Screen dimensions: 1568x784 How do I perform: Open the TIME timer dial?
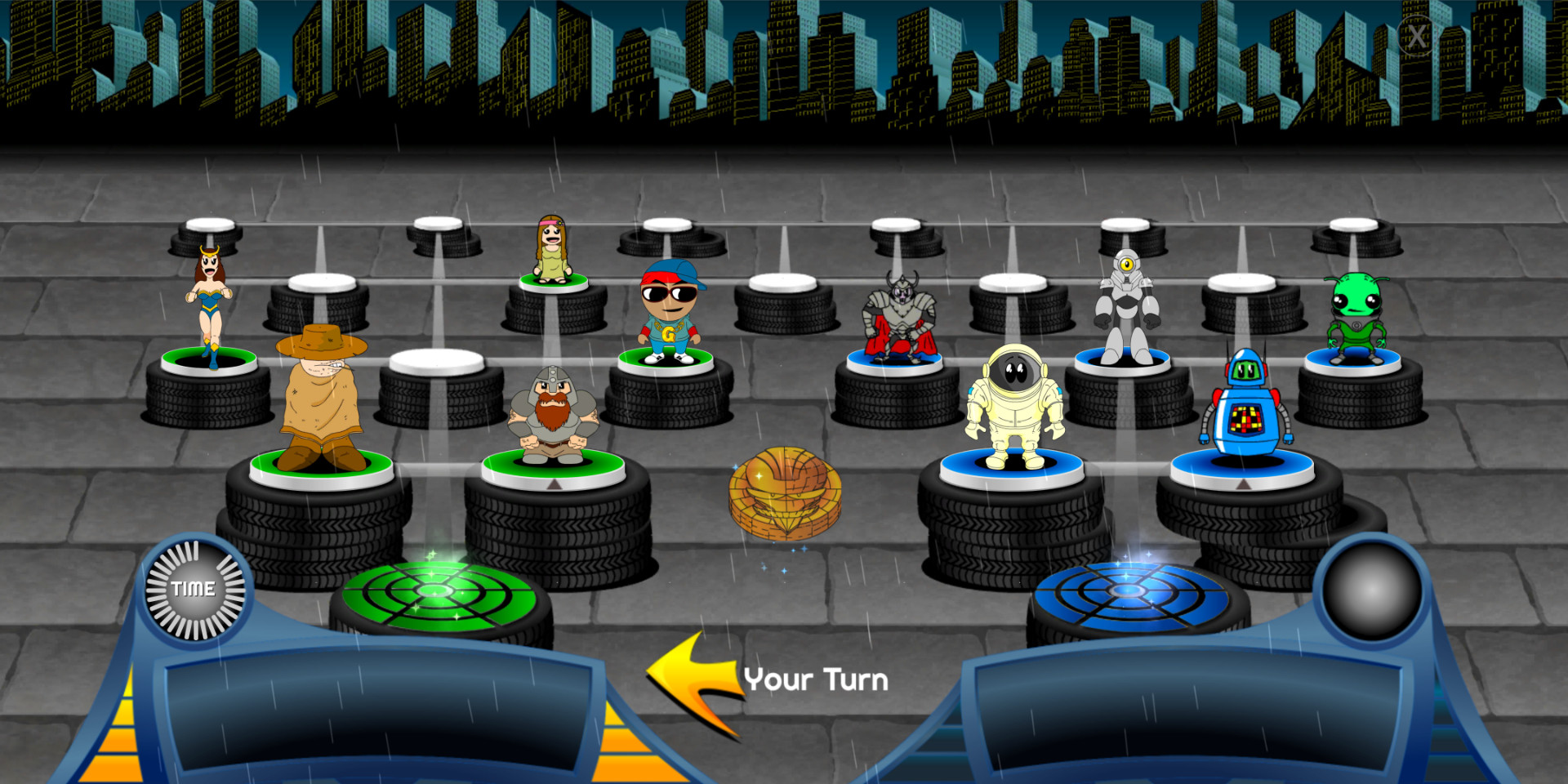[194, 587]
